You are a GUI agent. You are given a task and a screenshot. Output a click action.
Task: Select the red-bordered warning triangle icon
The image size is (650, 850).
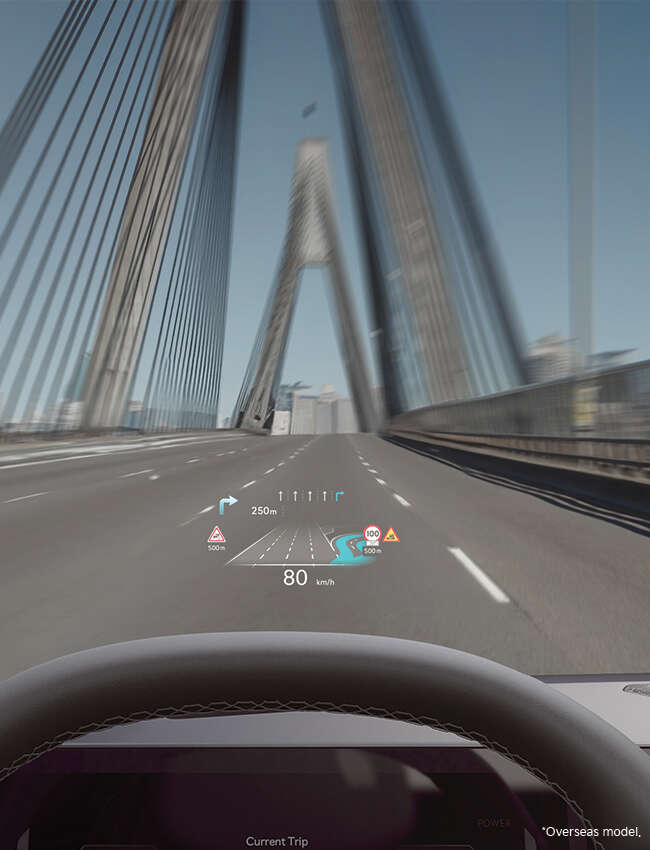(216, 534)
